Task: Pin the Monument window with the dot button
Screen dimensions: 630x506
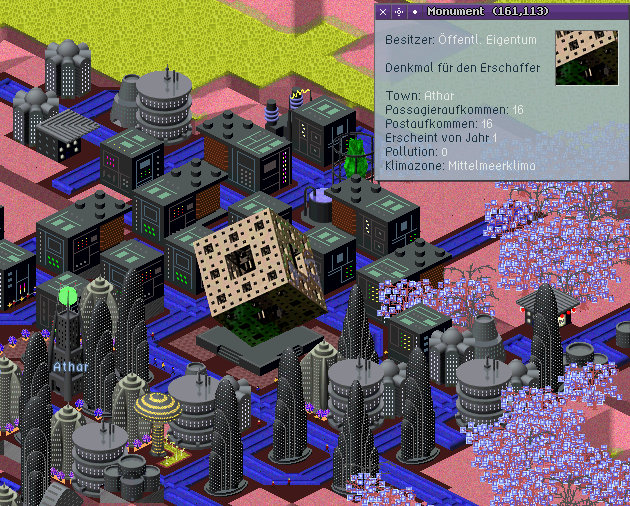Action: tap(415, 11)
